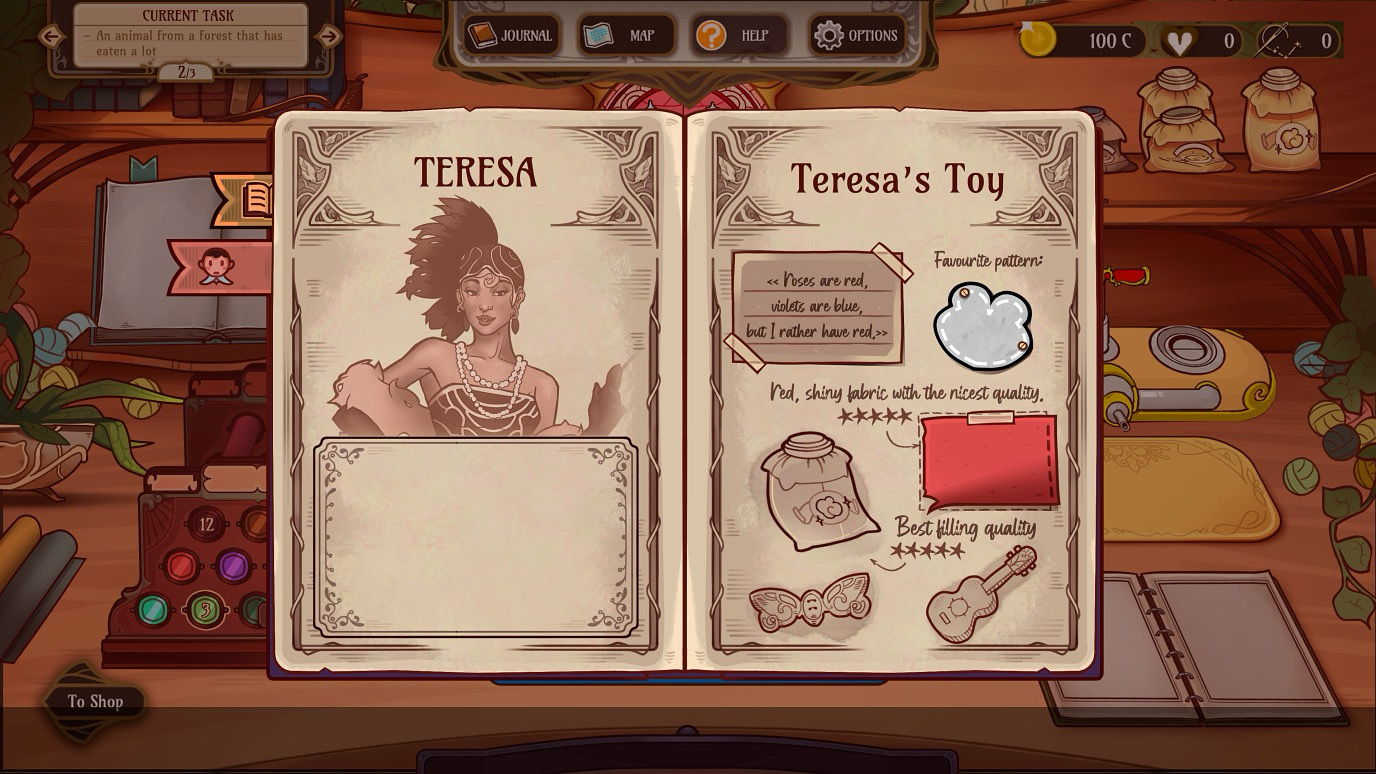Show the previous current task

click(51, 37)
